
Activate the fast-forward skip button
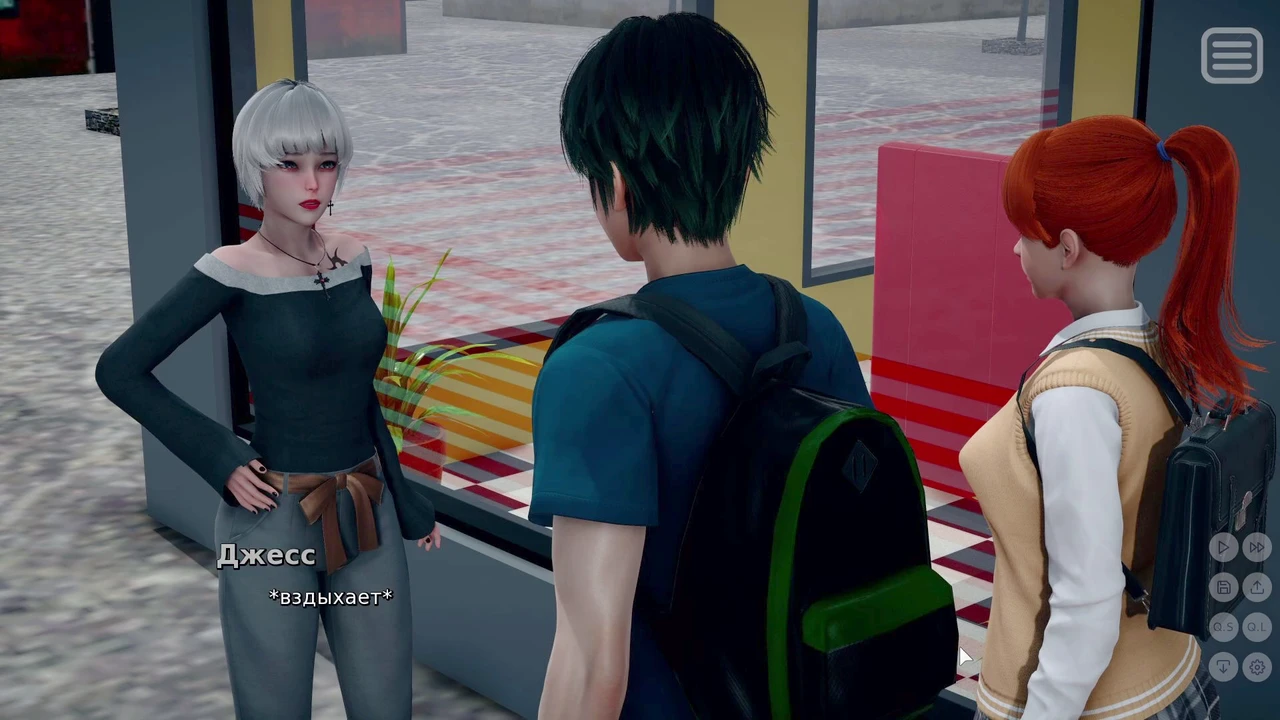click(1257, 547)
